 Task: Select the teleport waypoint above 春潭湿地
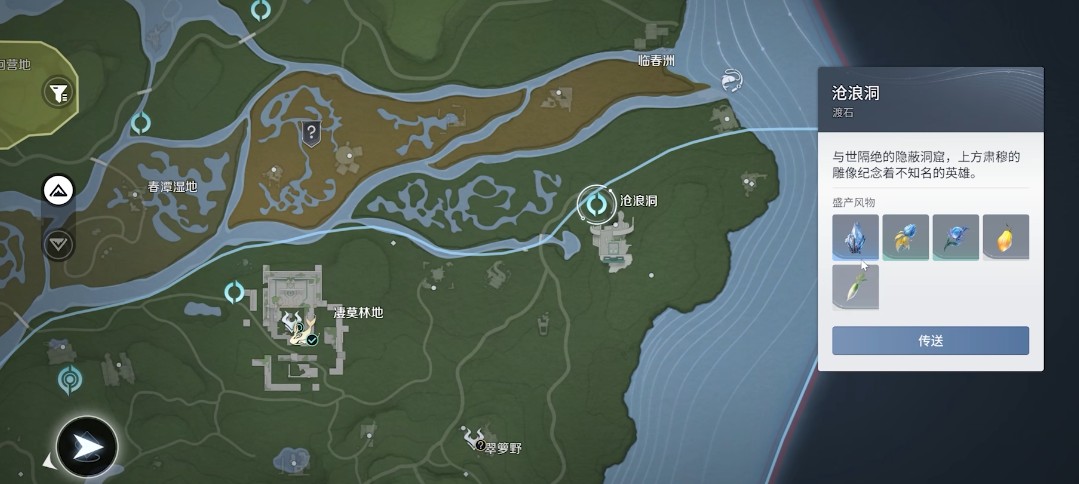click(141, 123)
